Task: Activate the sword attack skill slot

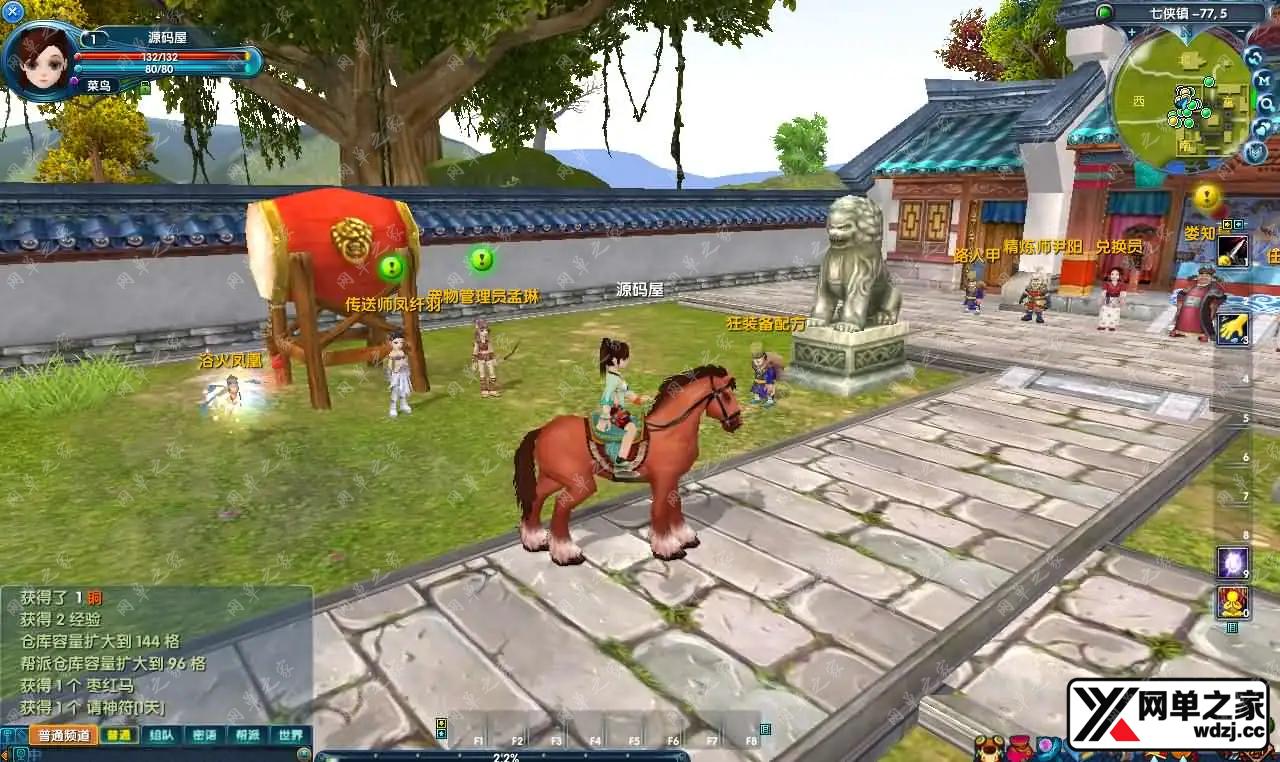Action: click(1232, 251)
